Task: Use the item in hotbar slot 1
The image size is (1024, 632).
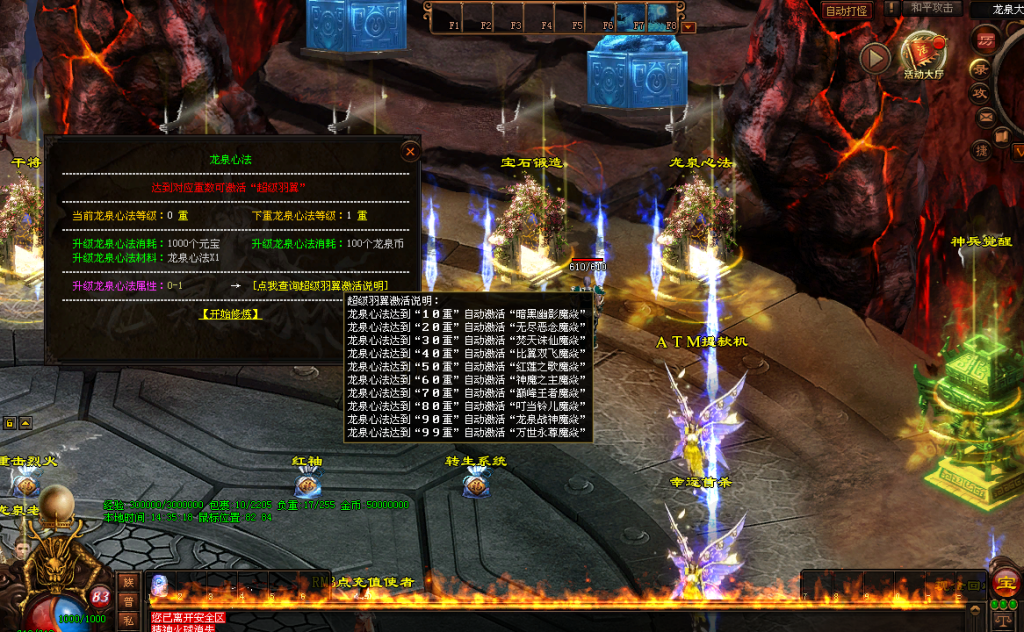Action: [160, 584]
